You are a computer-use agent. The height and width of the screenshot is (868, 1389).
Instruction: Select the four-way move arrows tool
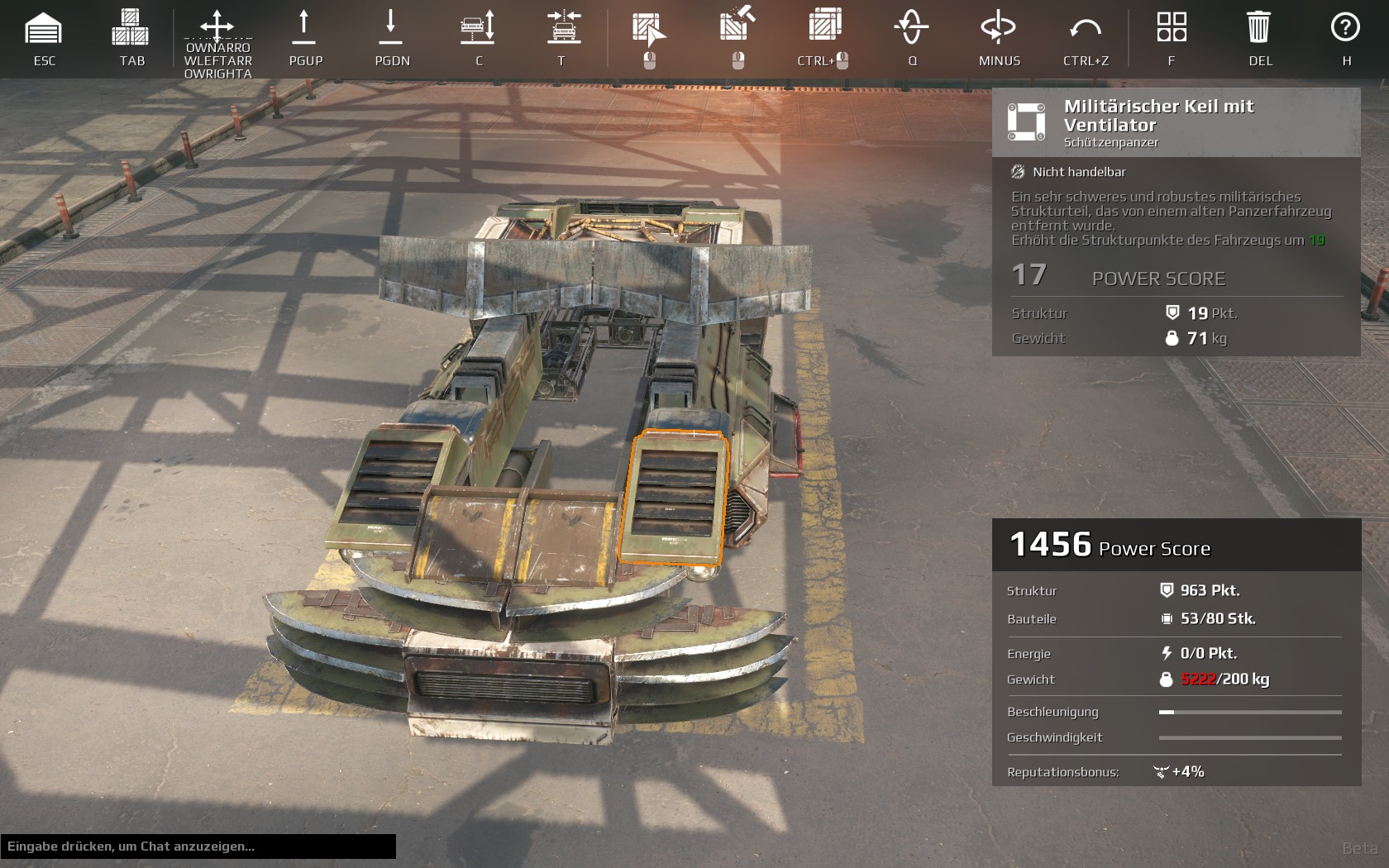tap(217, 26)
